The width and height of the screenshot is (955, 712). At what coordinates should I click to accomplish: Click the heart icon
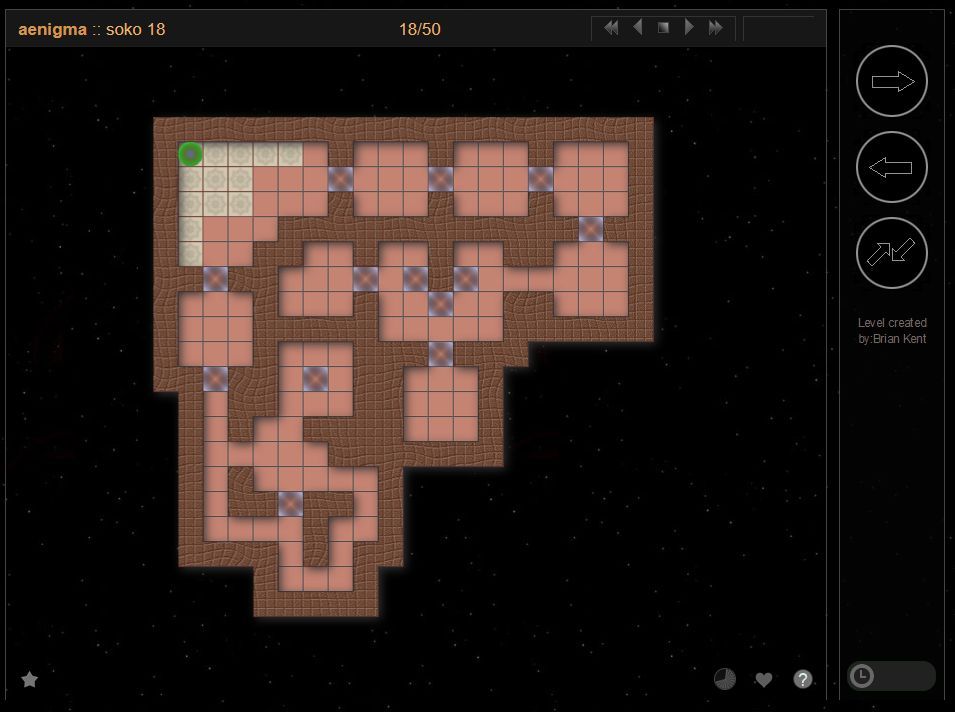(764, 680)
